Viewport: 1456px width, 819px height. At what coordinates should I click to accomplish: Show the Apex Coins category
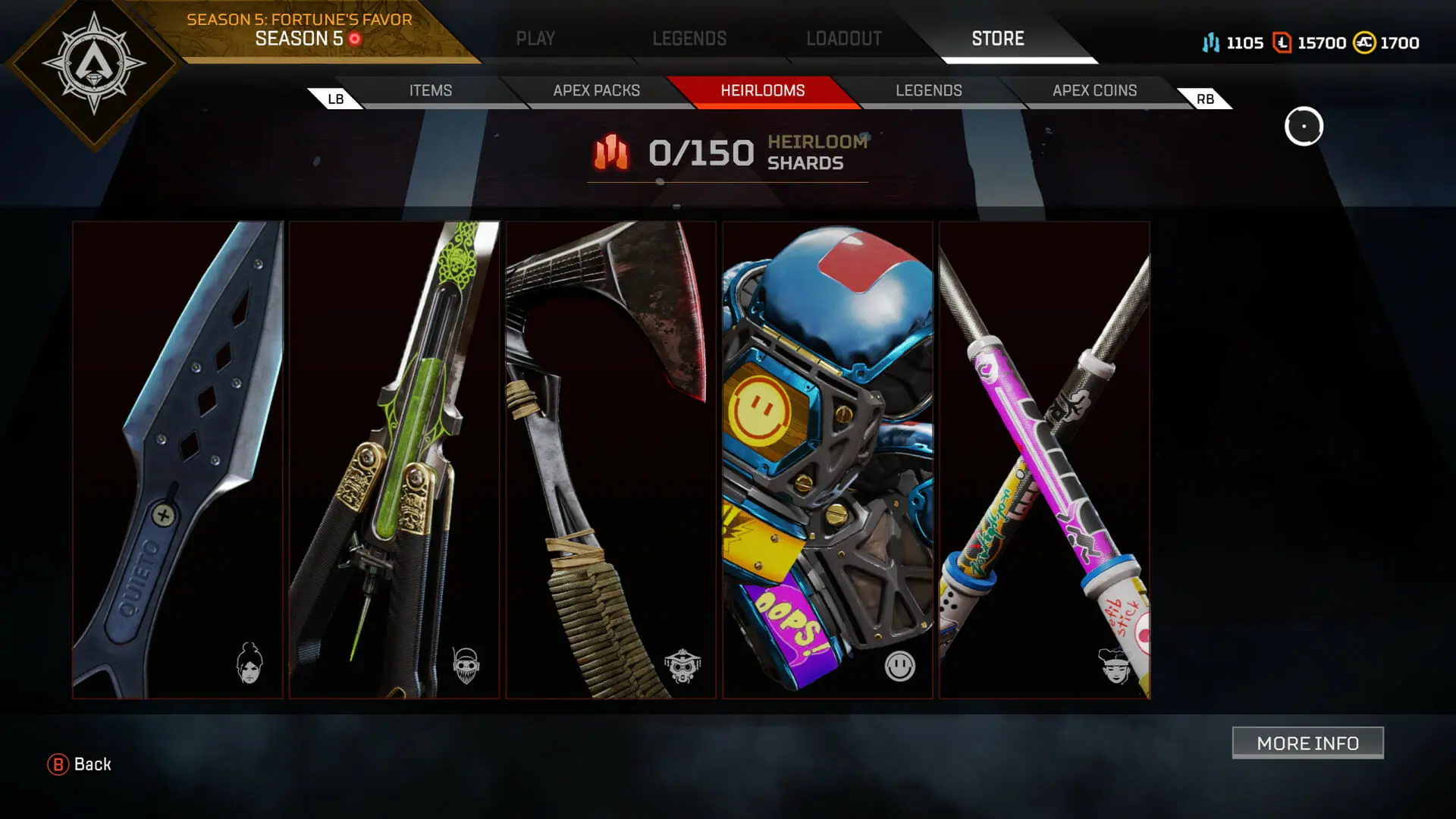point(1094,91)
